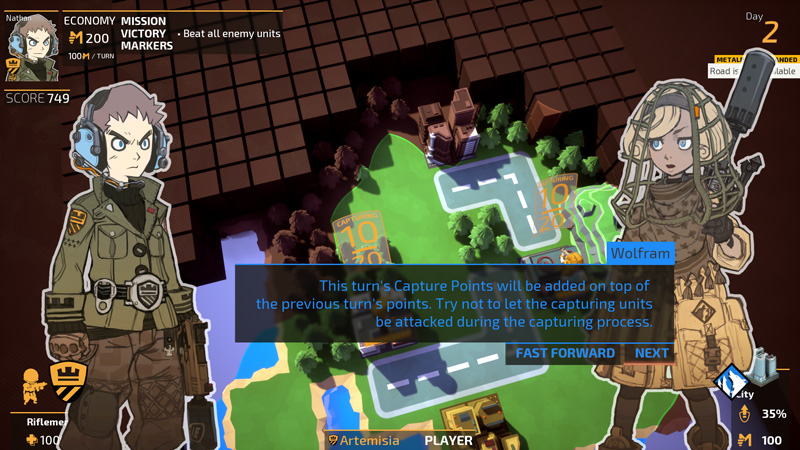
Task: Click NEXT to advance the dialogue
Action: pyautogui.click(x=651, y=353)
